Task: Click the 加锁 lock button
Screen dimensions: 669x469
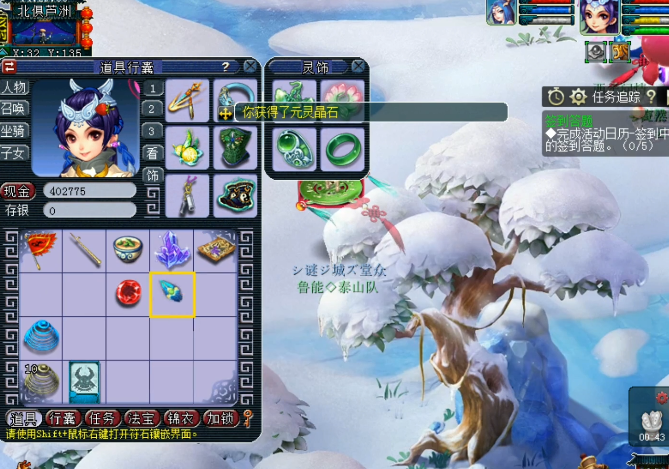Action: pos(218,418)
